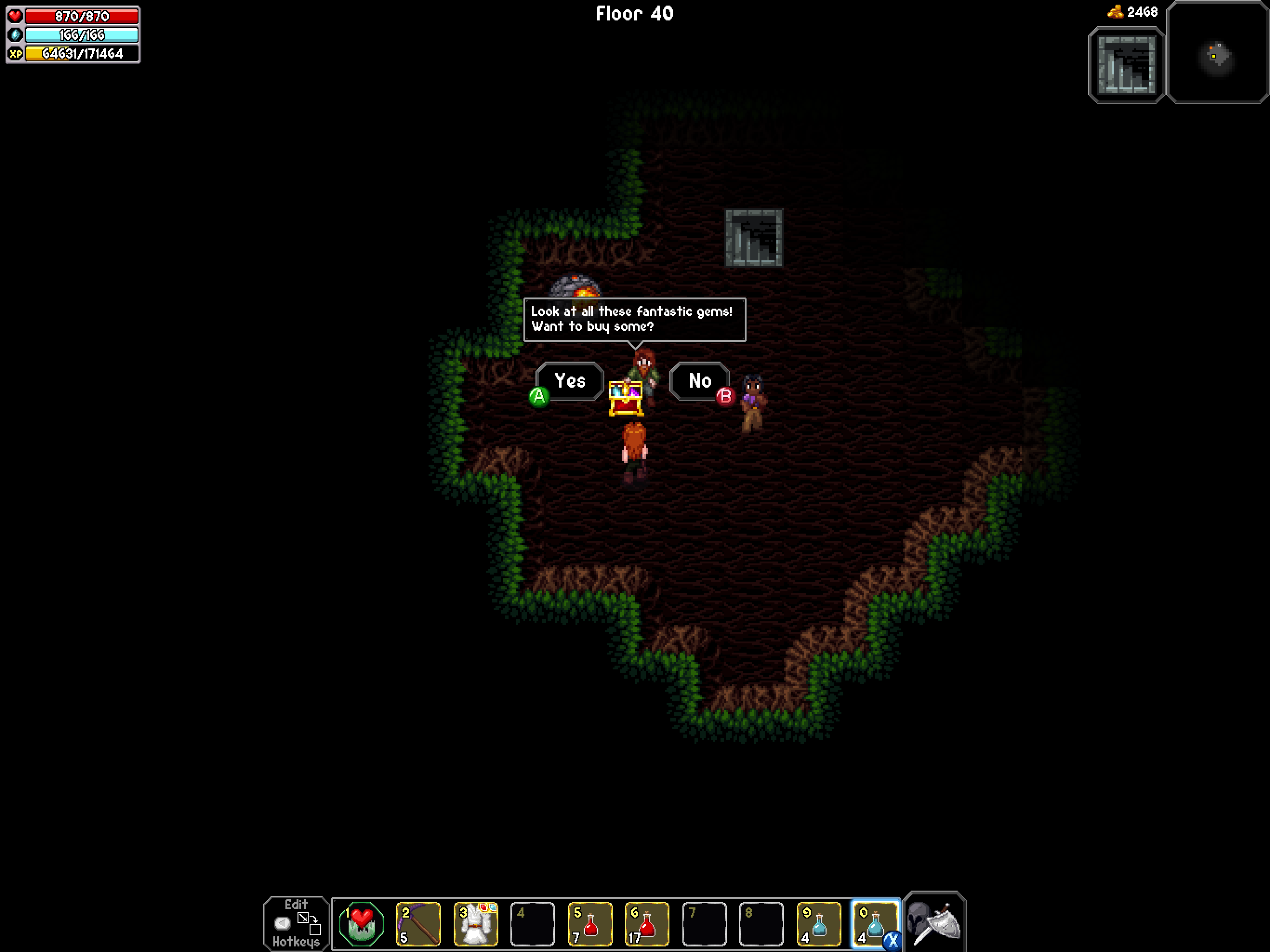Viewport: 1270px width, 952px height.
Task: Select the white robe in hotbar slot 3
Action: pyautogui.click(x=476, y=923)
